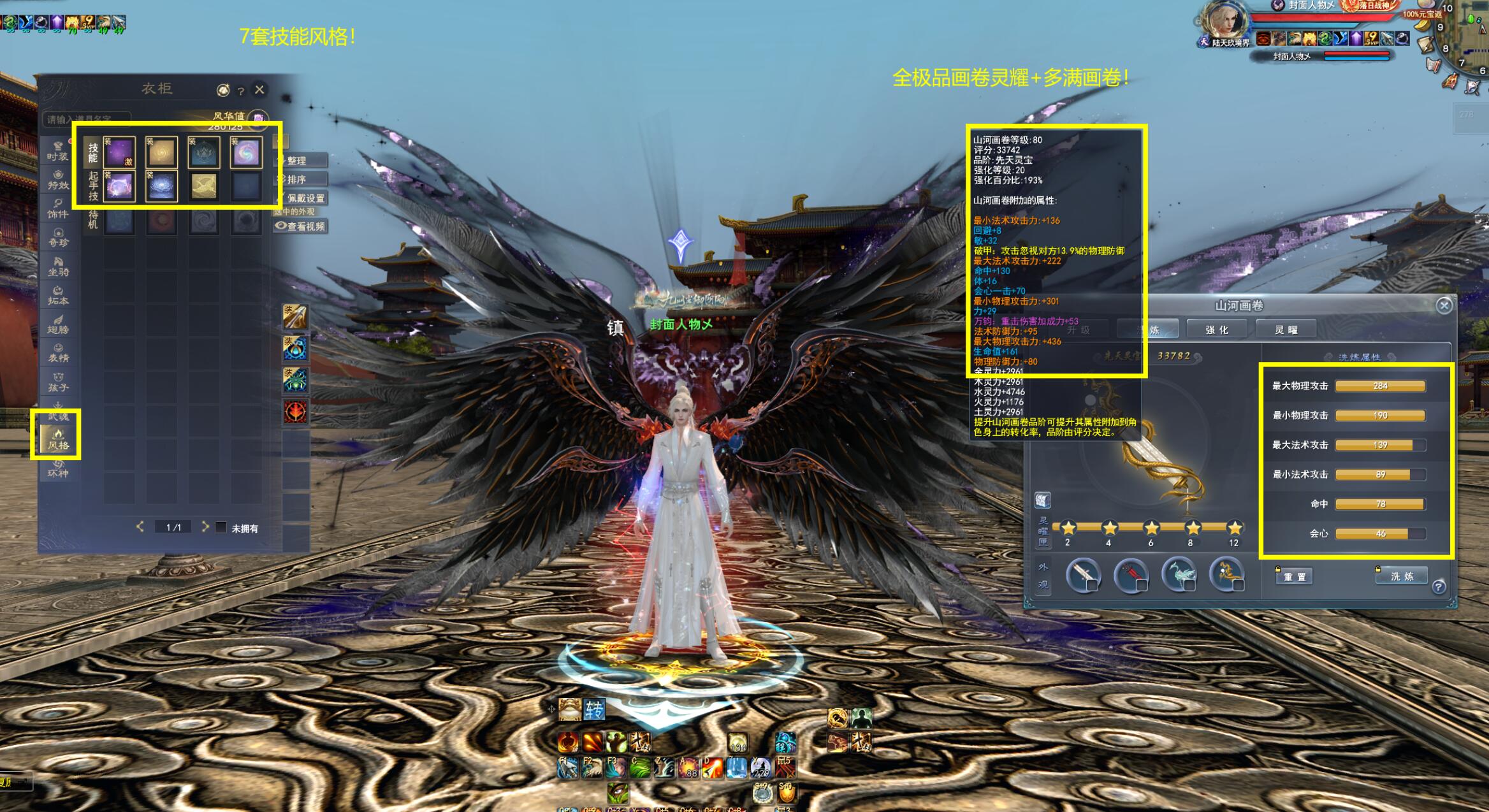The image size is (1489, 812).
Task: Choose the 风格 style tab
Action: tap(58, 439)
